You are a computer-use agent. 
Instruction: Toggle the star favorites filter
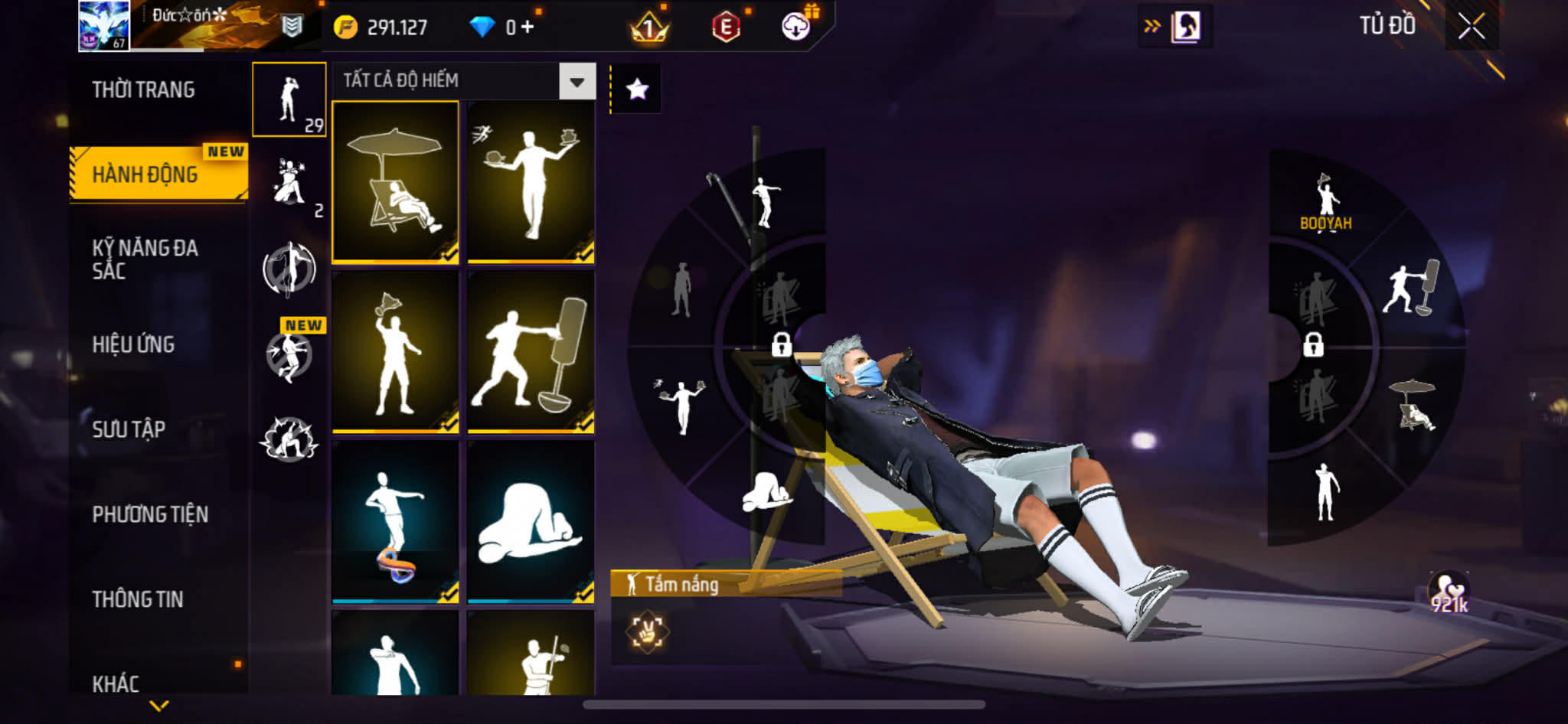(637, 90)
